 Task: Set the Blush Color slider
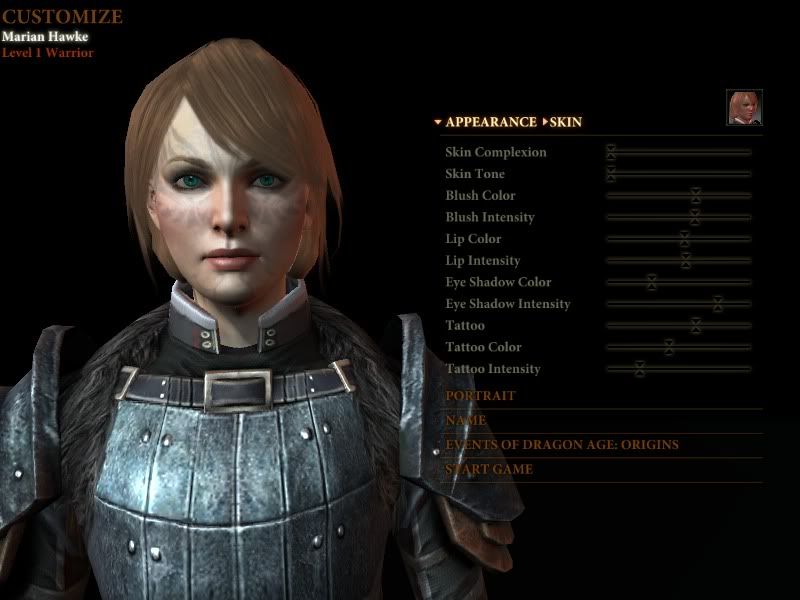pos(696,196)
